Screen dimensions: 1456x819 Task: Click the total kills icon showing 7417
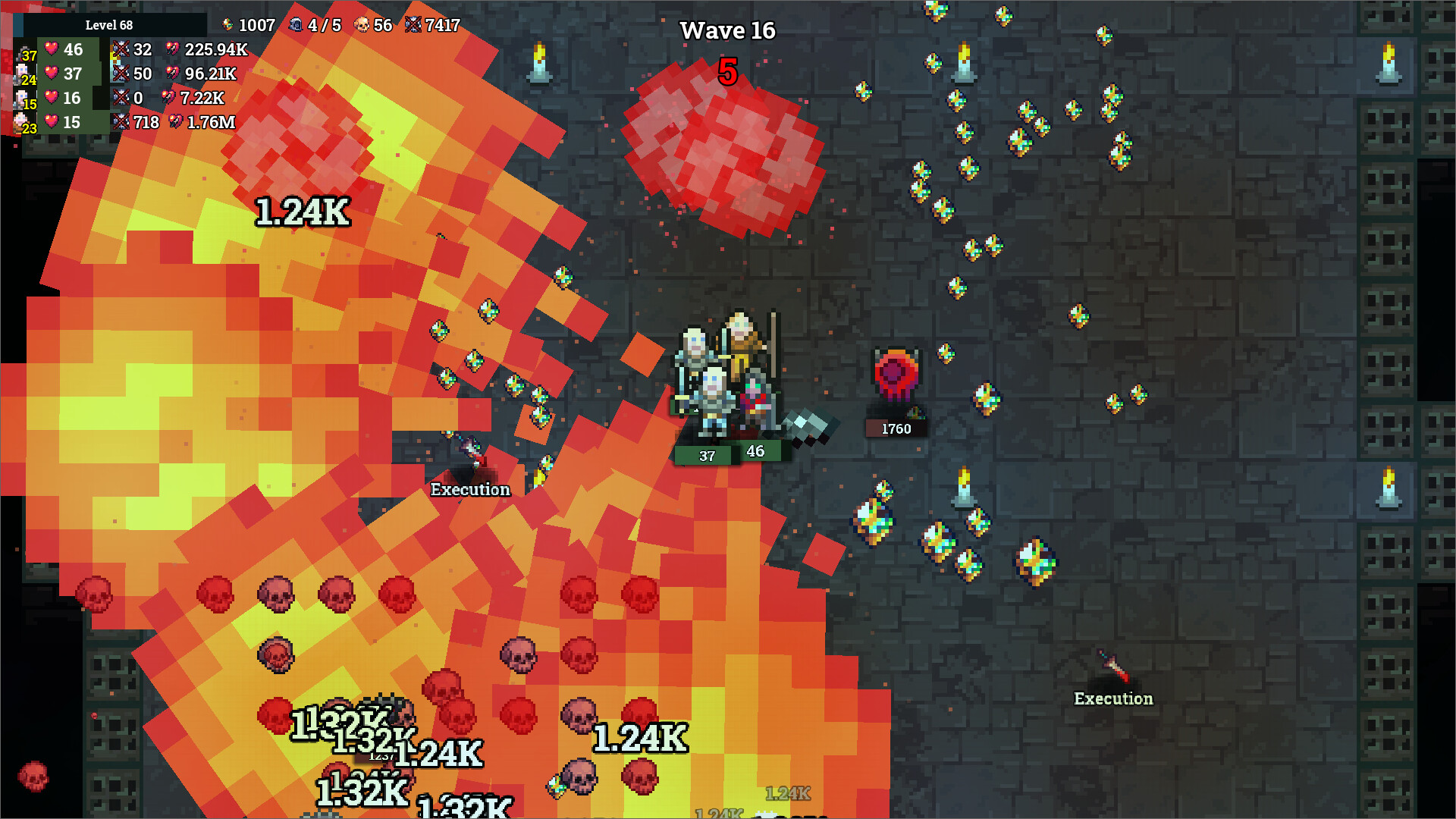[x=412, y=24]
